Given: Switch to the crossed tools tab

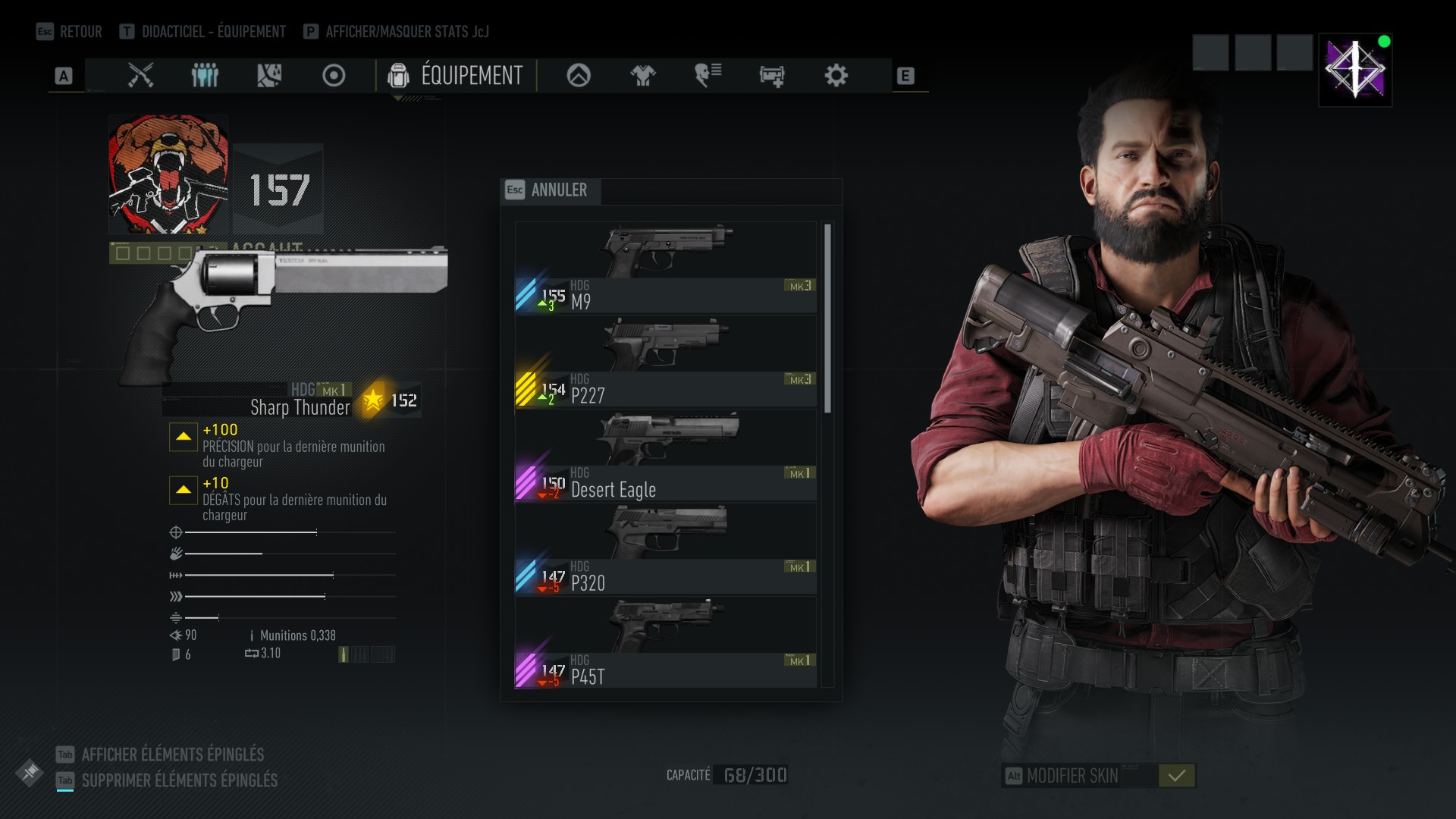Looking at the screenshot, I should coord(140,76).
